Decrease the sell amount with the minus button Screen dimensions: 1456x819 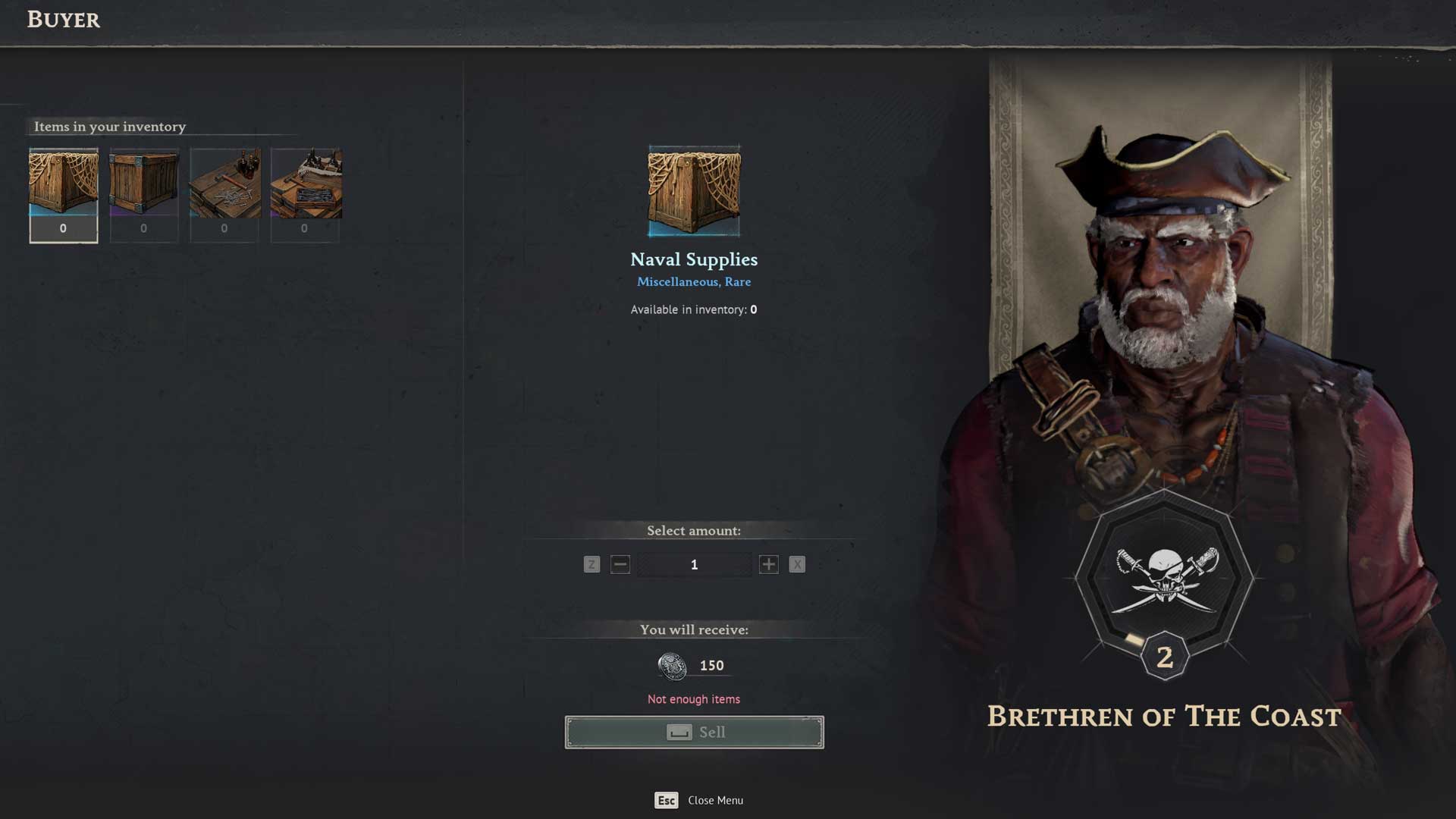620,564
